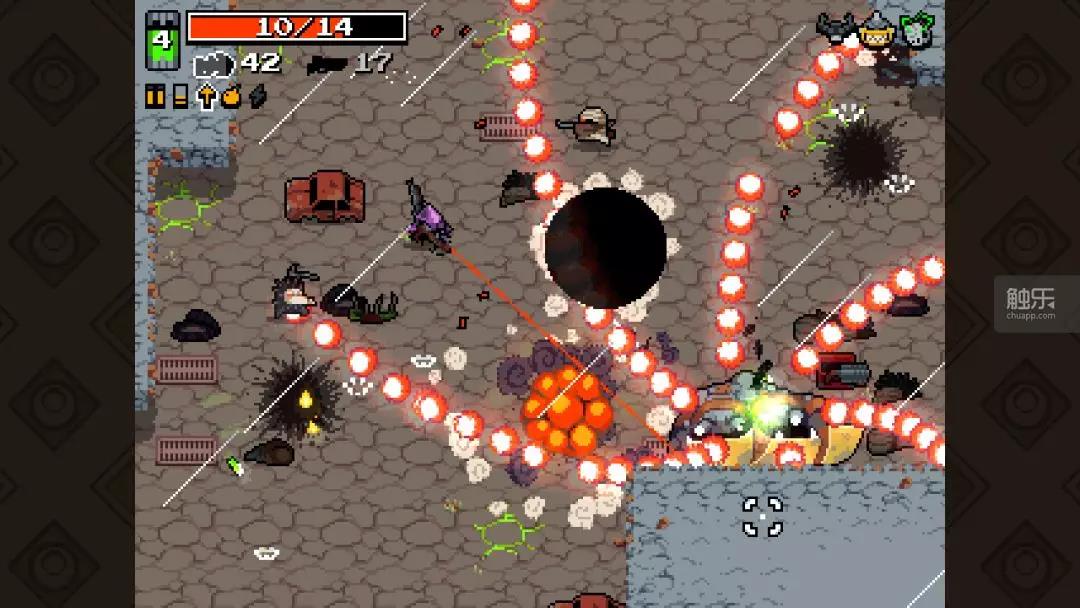This screenshot has width=1080, height=608.
Task: Select the lightning energy ammo icon
Action: pyautogui.click(x=257, y=96)
